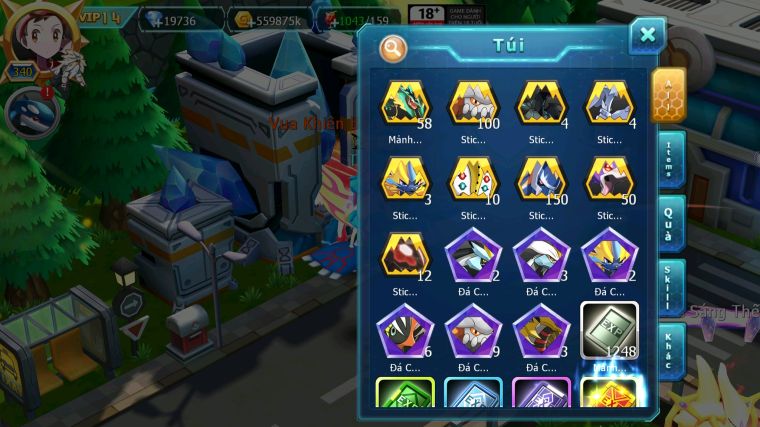Select the honeycomb tab at the top
Viewport: 760px width, 427px height.
(x=669, y=95)
